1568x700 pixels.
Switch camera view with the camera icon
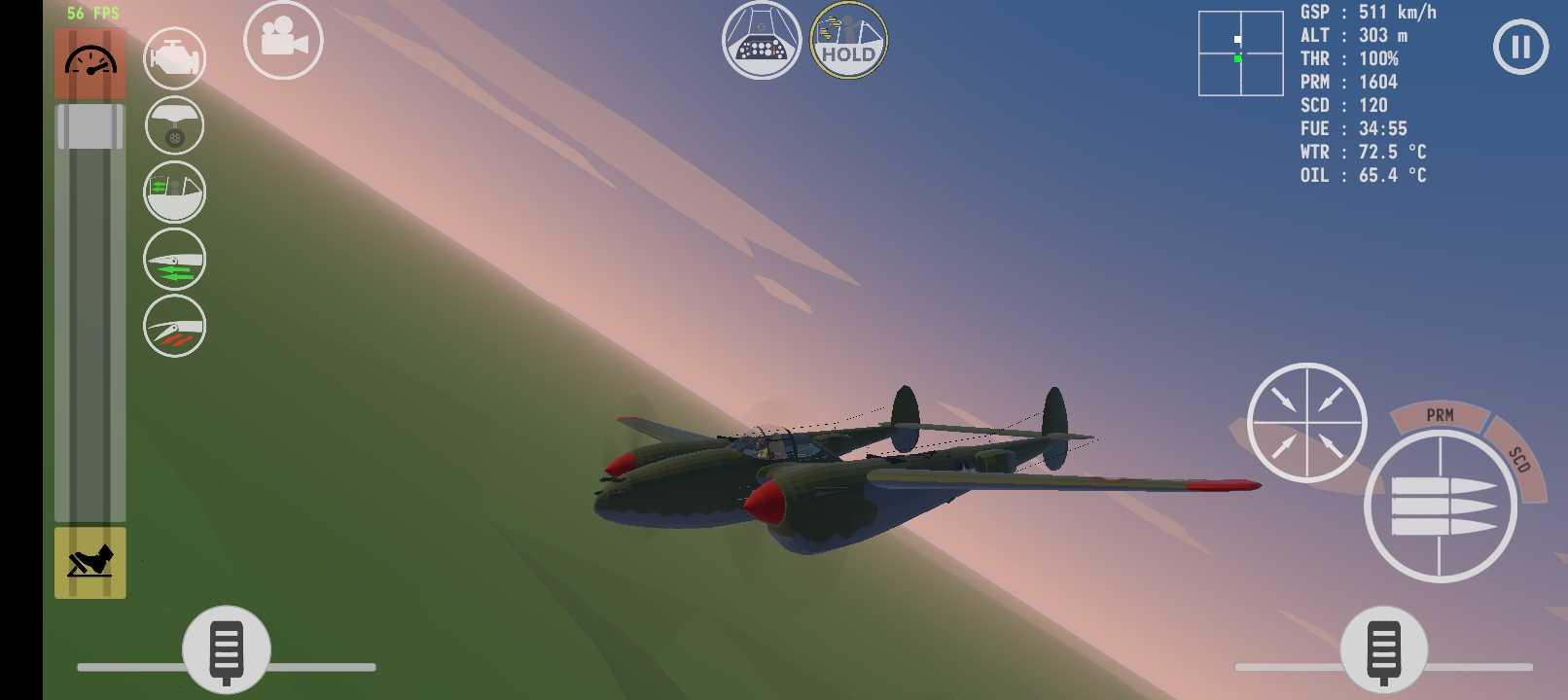283,41
